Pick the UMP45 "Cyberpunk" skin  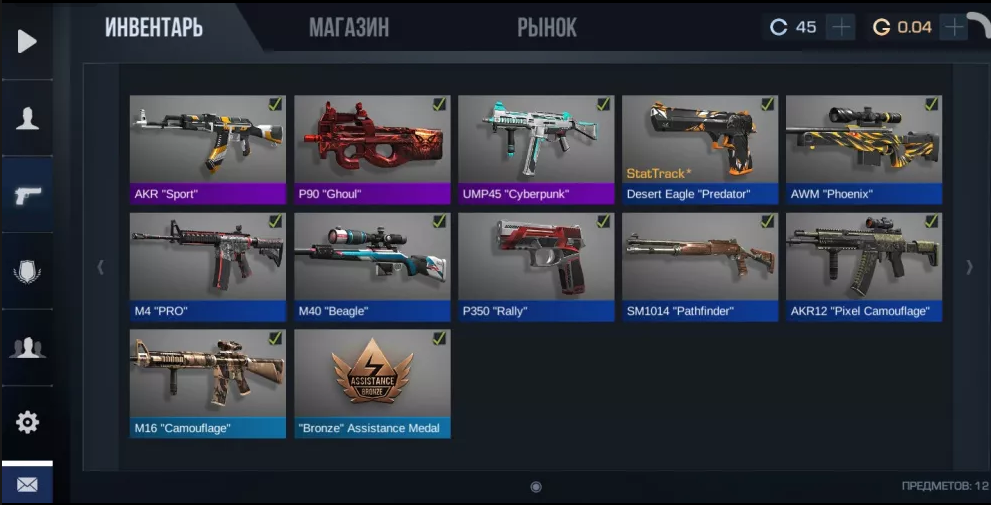(536, 150)
